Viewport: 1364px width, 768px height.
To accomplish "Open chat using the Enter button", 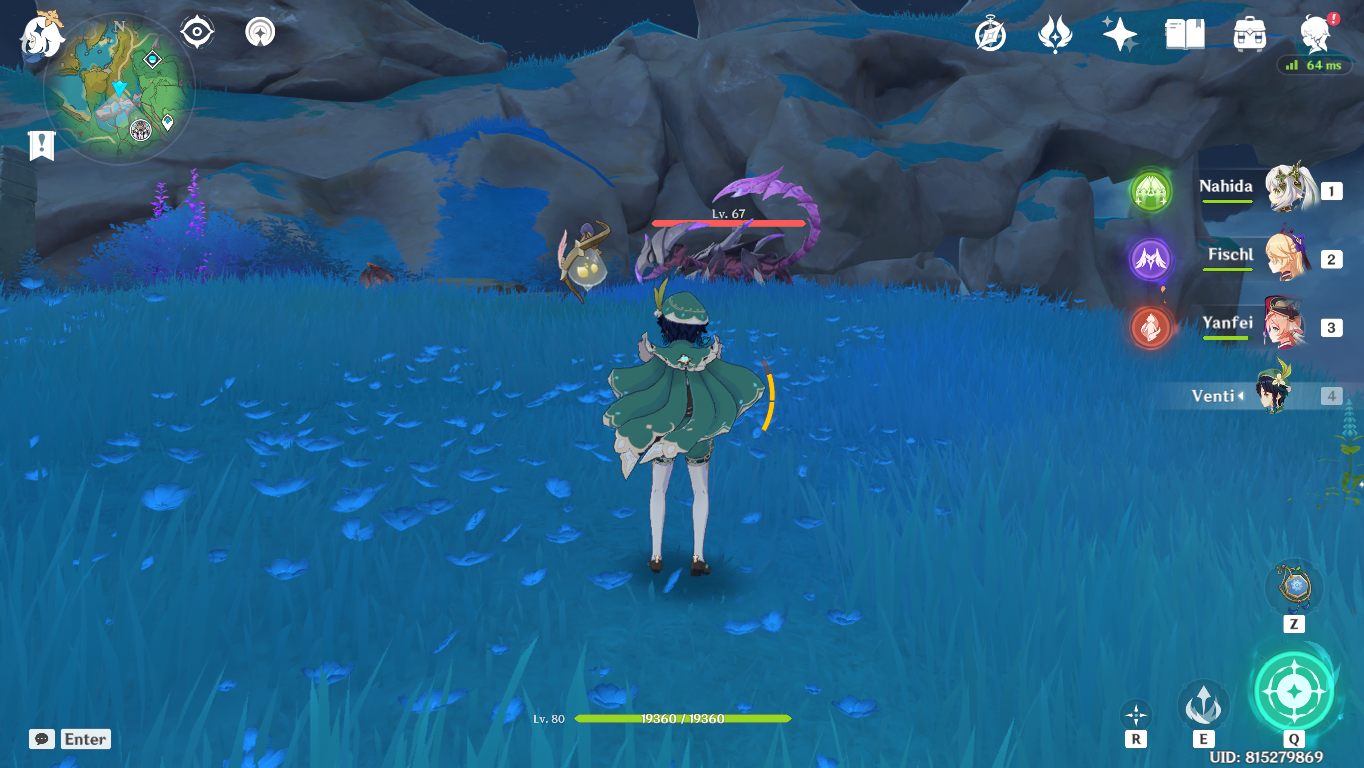I will click(84, 739).
